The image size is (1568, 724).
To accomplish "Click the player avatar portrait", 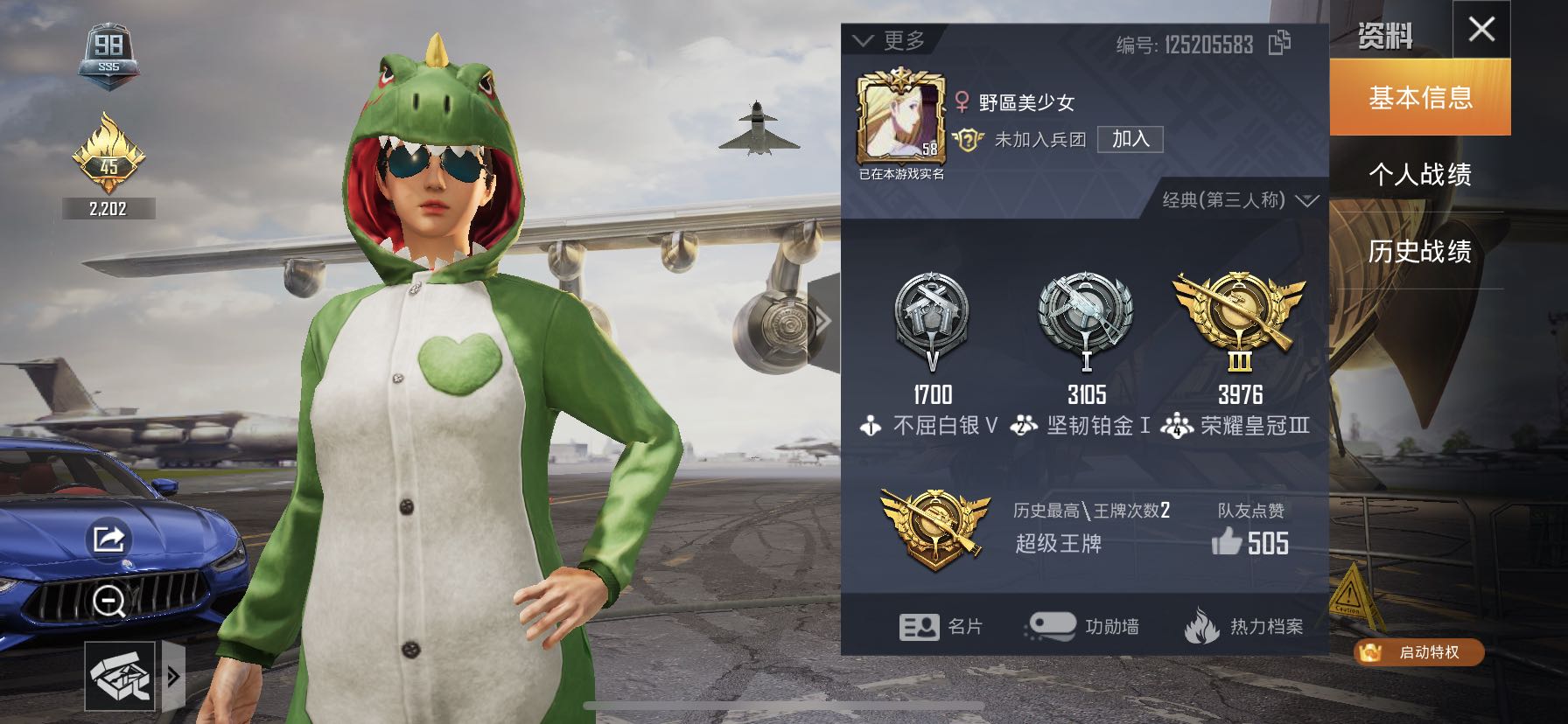I will [900, 120].
